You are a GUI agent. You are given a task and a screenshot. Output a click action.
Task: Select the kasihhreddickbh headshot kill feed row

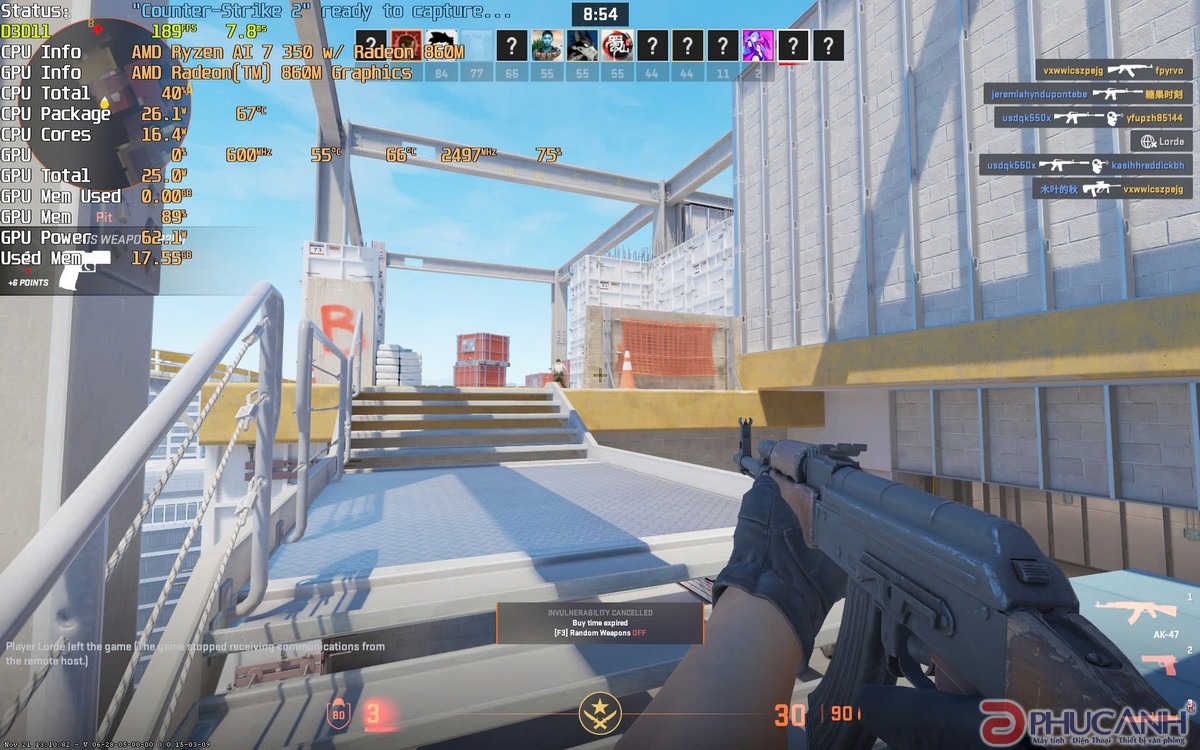coord(1084,165)
